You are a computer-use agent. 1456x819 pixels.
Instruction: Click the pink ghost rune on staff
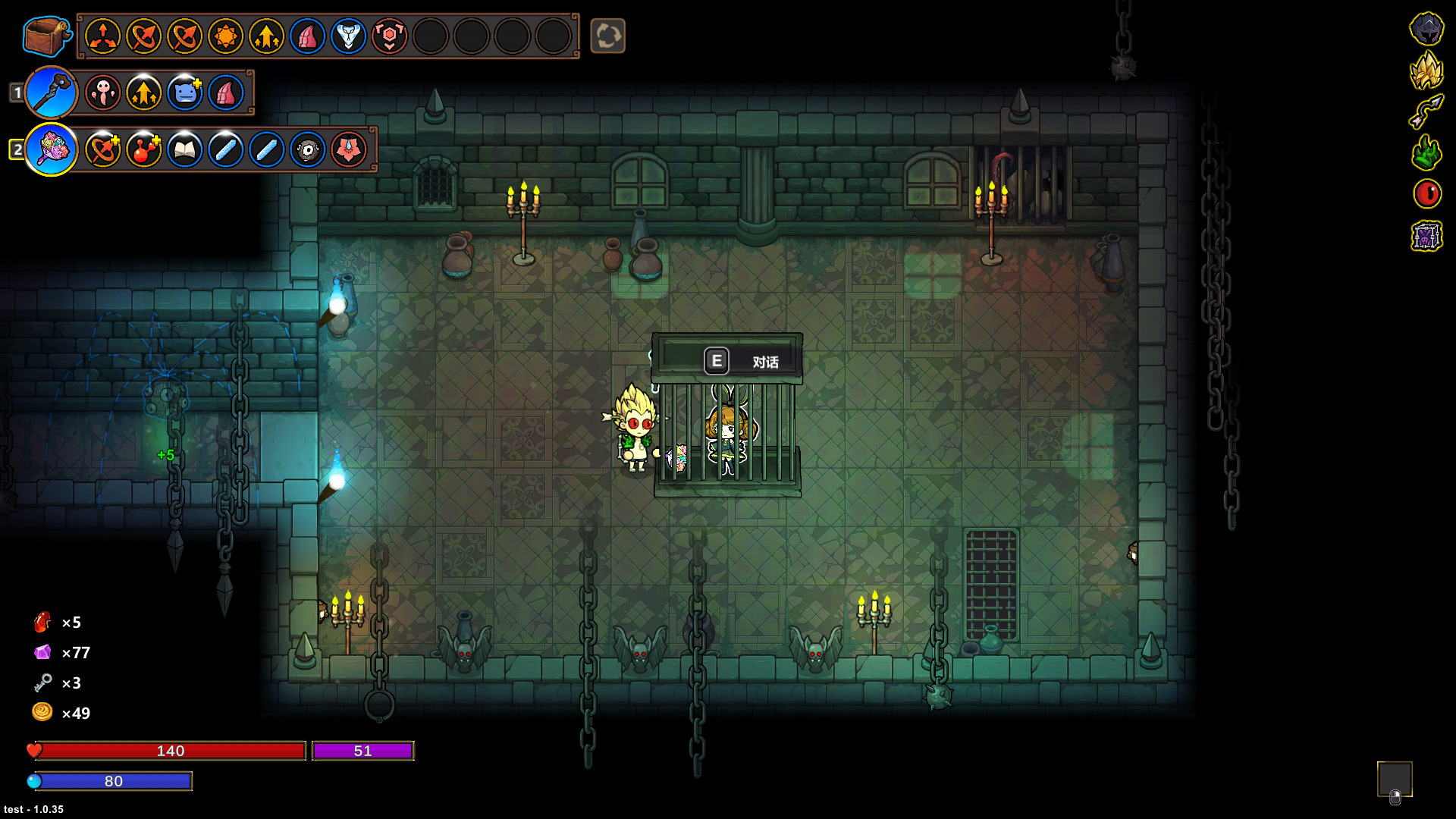tap(102, 93)
